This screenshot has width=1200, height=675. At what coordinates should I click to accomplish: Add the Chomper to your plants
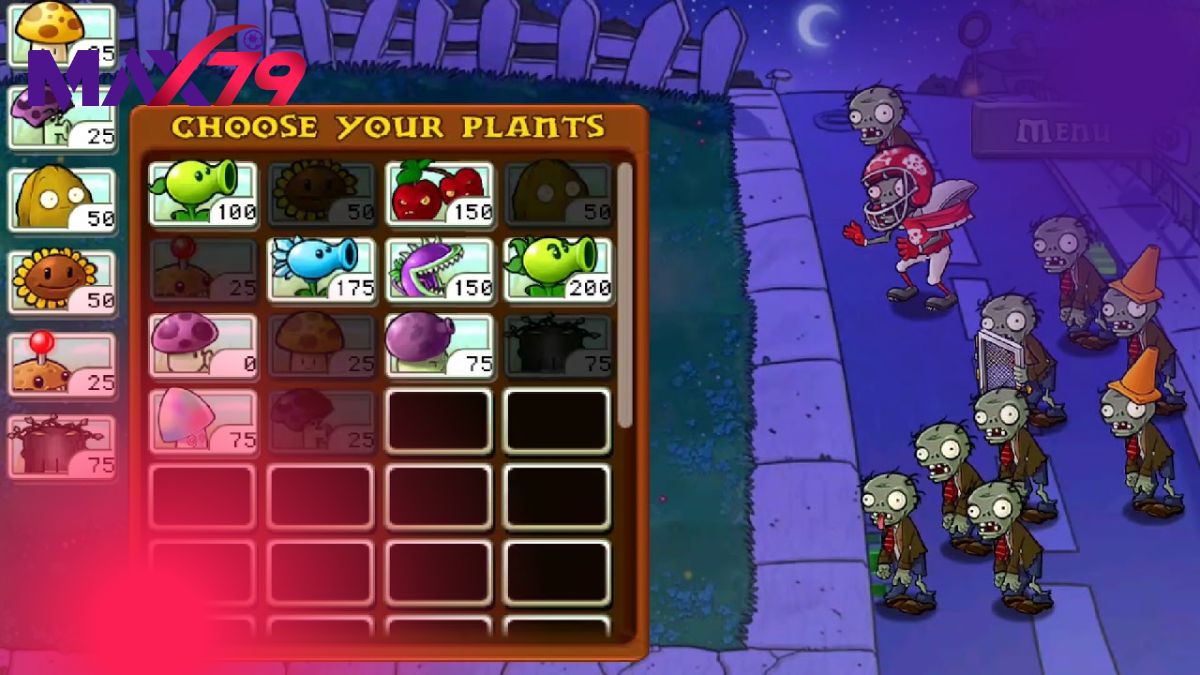(x=440, y=269)
